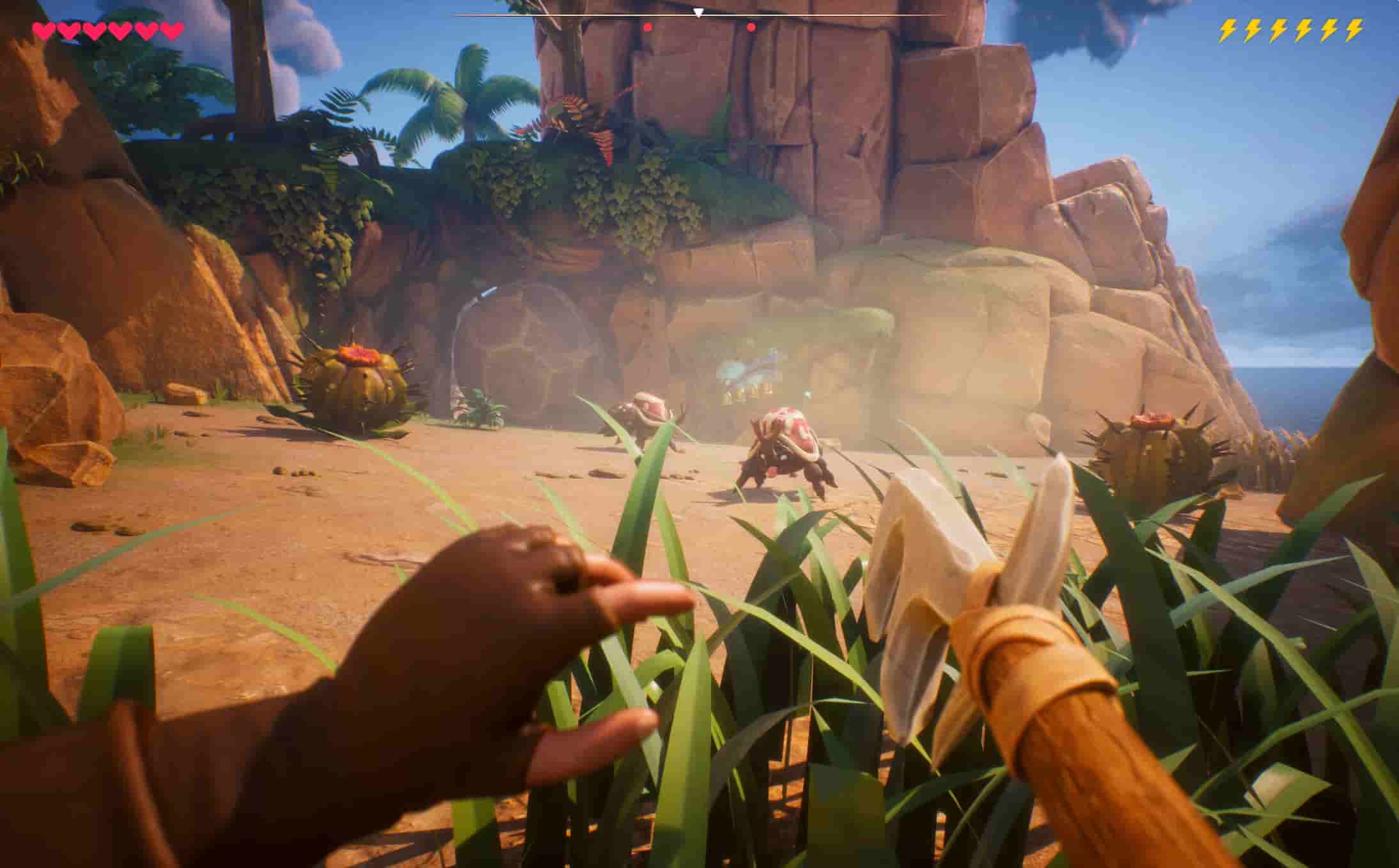1399x868 pixels.
Task: Select the right red compass marker
Action: [751, 27]
